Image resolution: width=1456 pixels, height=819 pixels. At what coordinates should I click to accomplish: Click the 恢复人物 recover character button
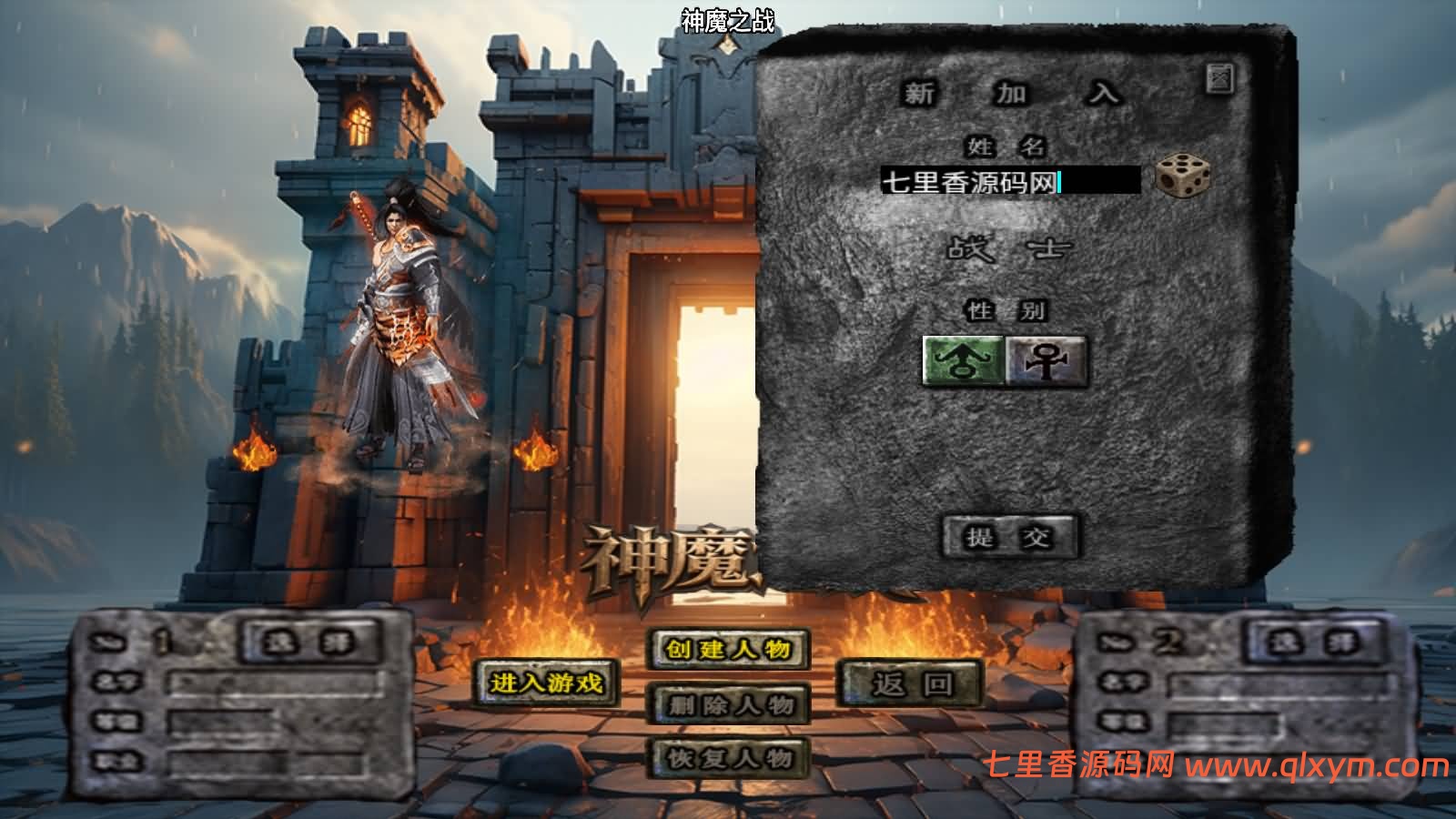coord(728,757)
